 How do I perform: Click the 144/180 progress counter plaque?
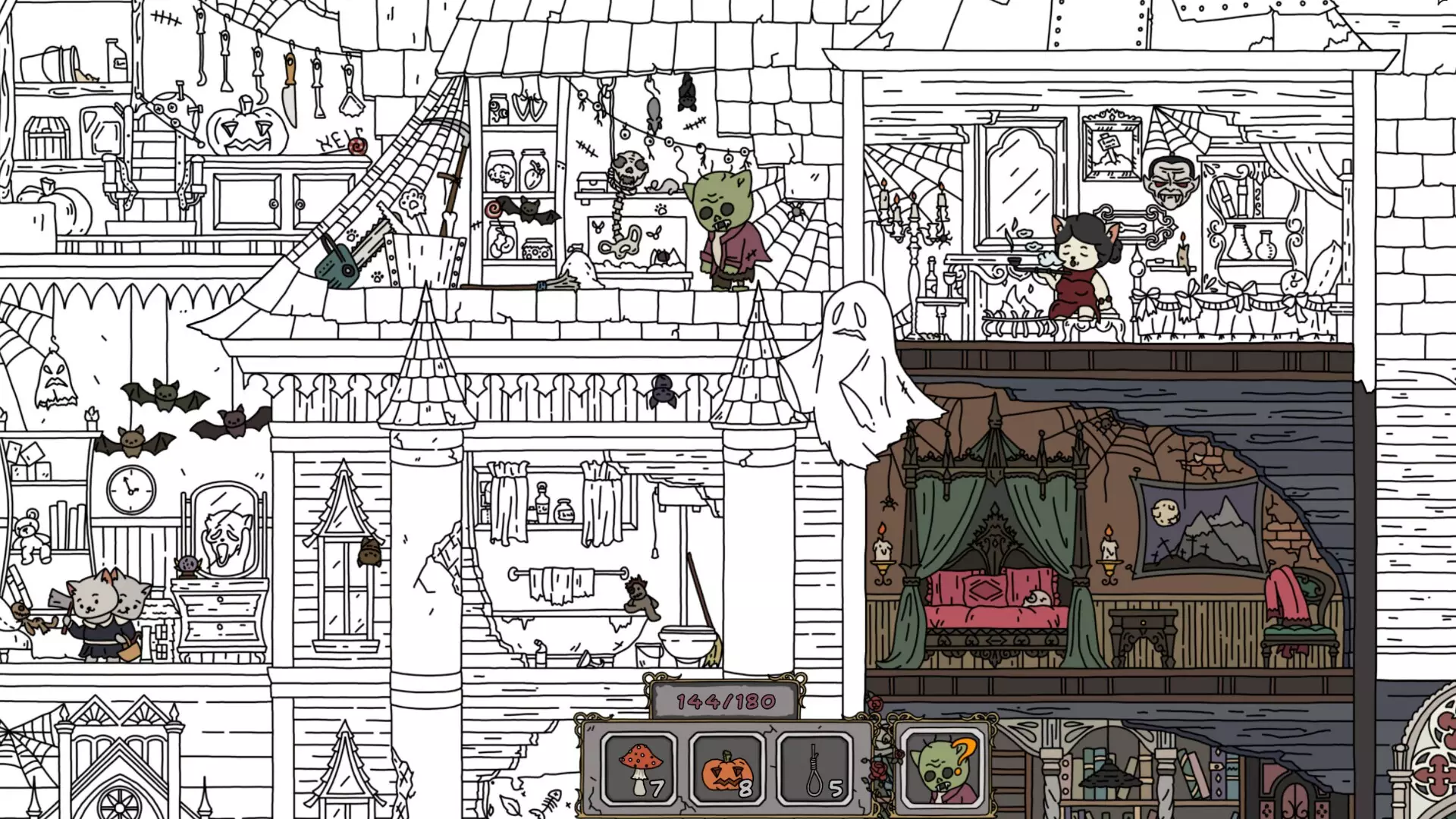click(723, 703)
